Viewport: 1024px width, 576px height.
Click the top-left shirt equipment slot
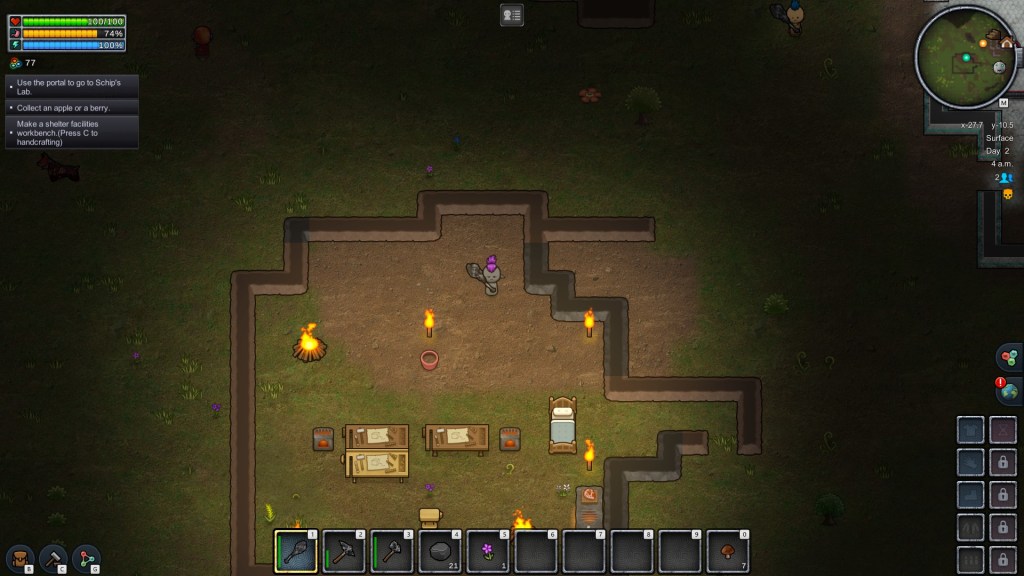coord(971,430)
